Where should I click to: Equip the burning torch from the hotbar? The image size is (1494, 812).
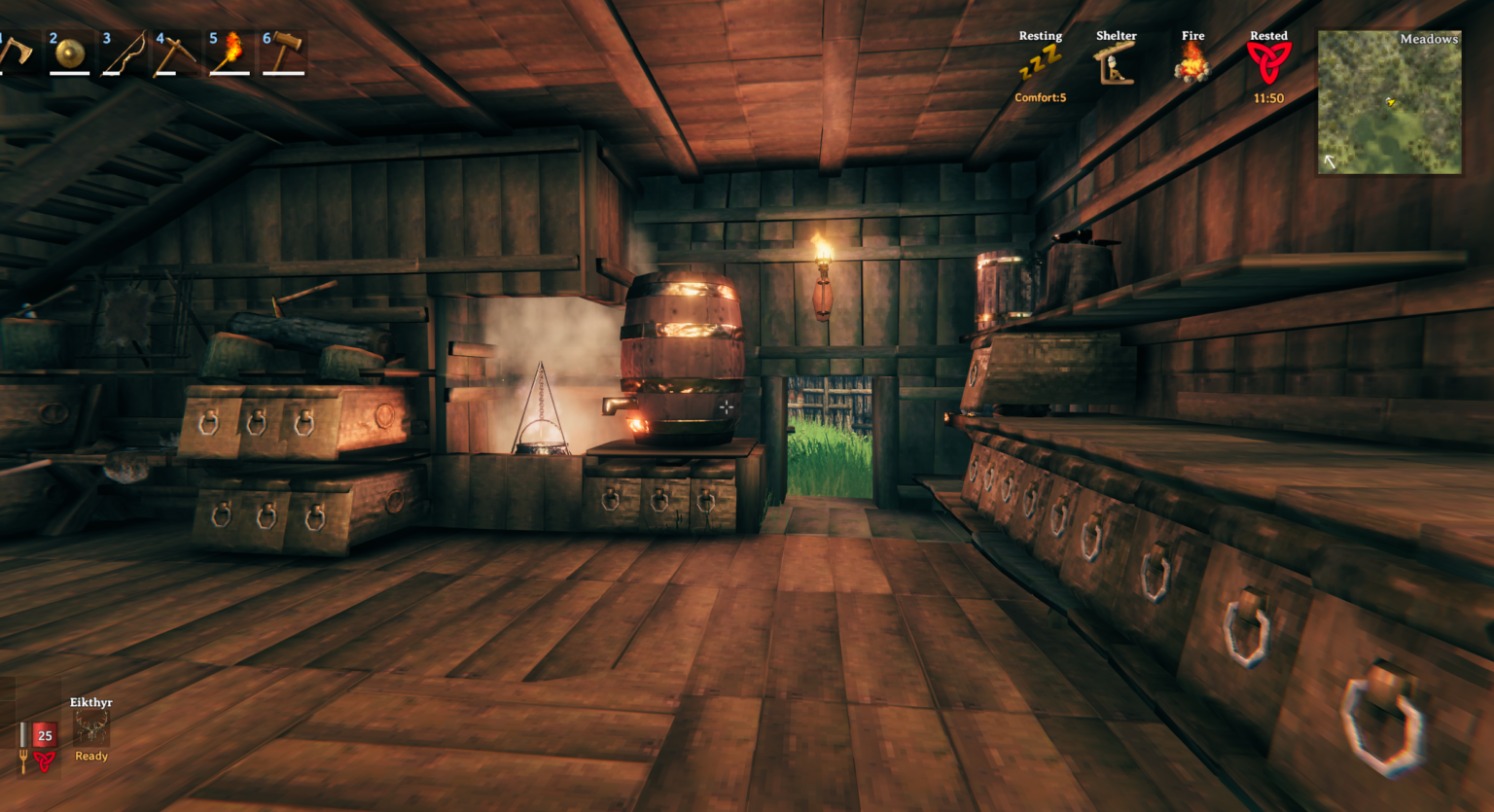[230, 53]
